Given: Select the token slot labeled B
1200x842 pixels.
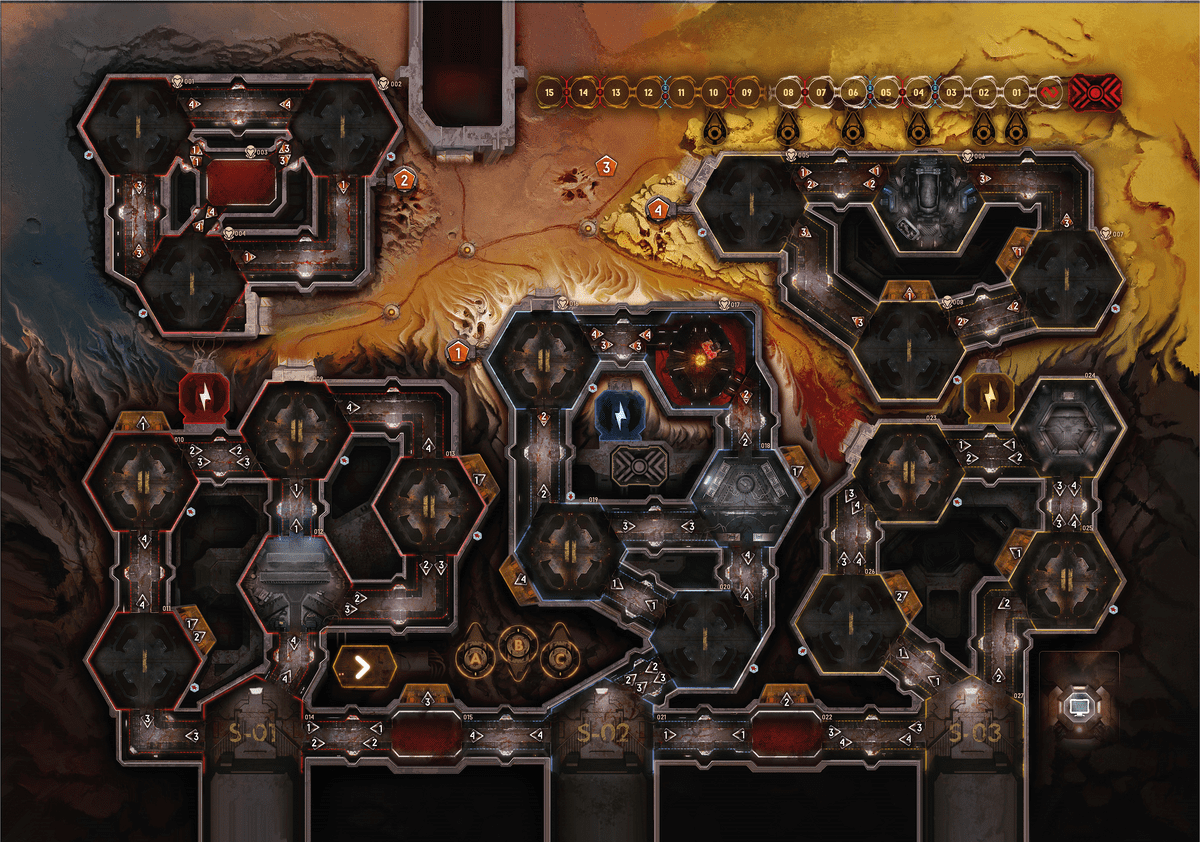Looking at the screenshot, I should 519,646.
